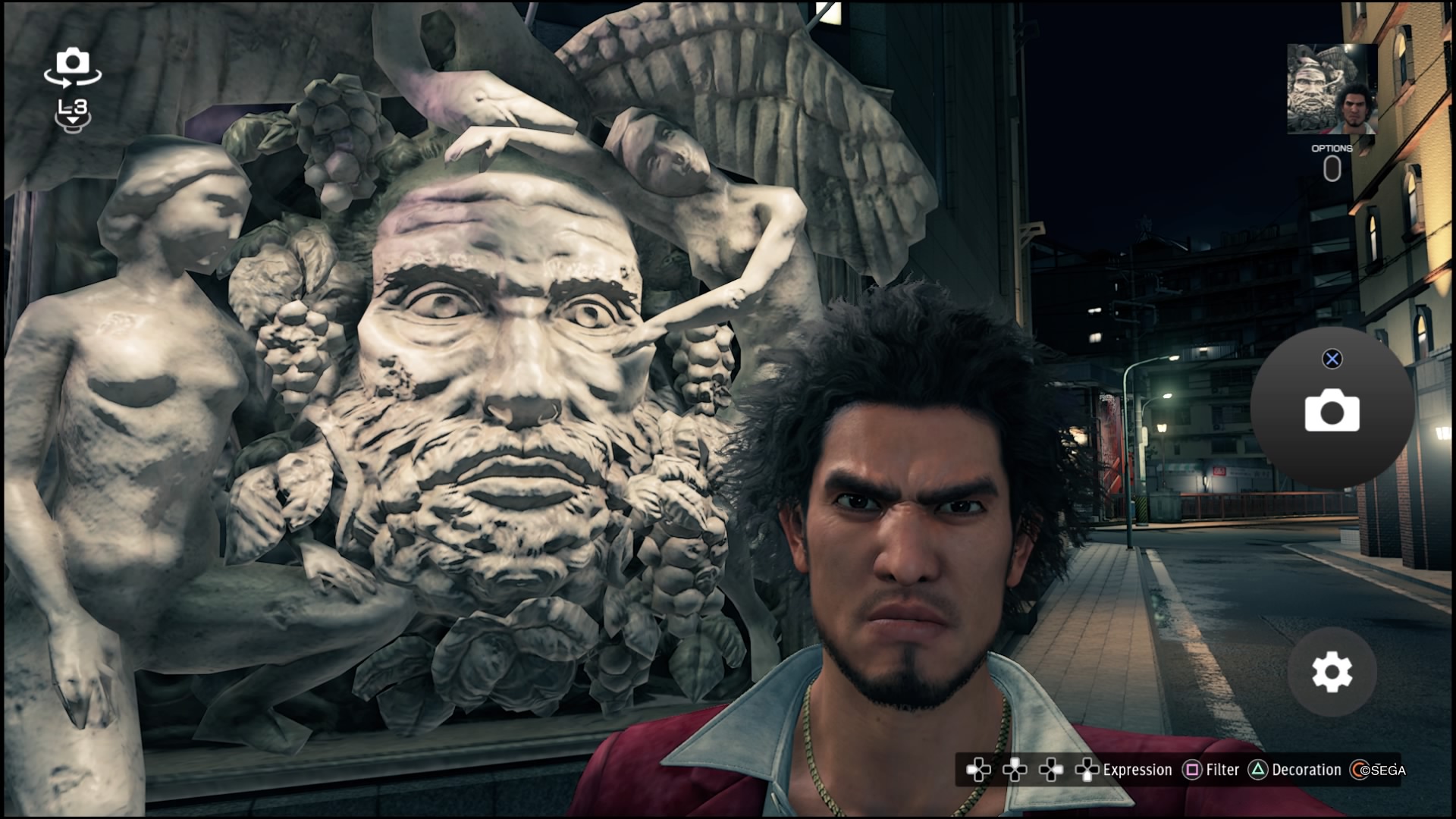Screen dimensions: 1456x819
Task: Open the gear settings button
Action: coord(1332,672)
